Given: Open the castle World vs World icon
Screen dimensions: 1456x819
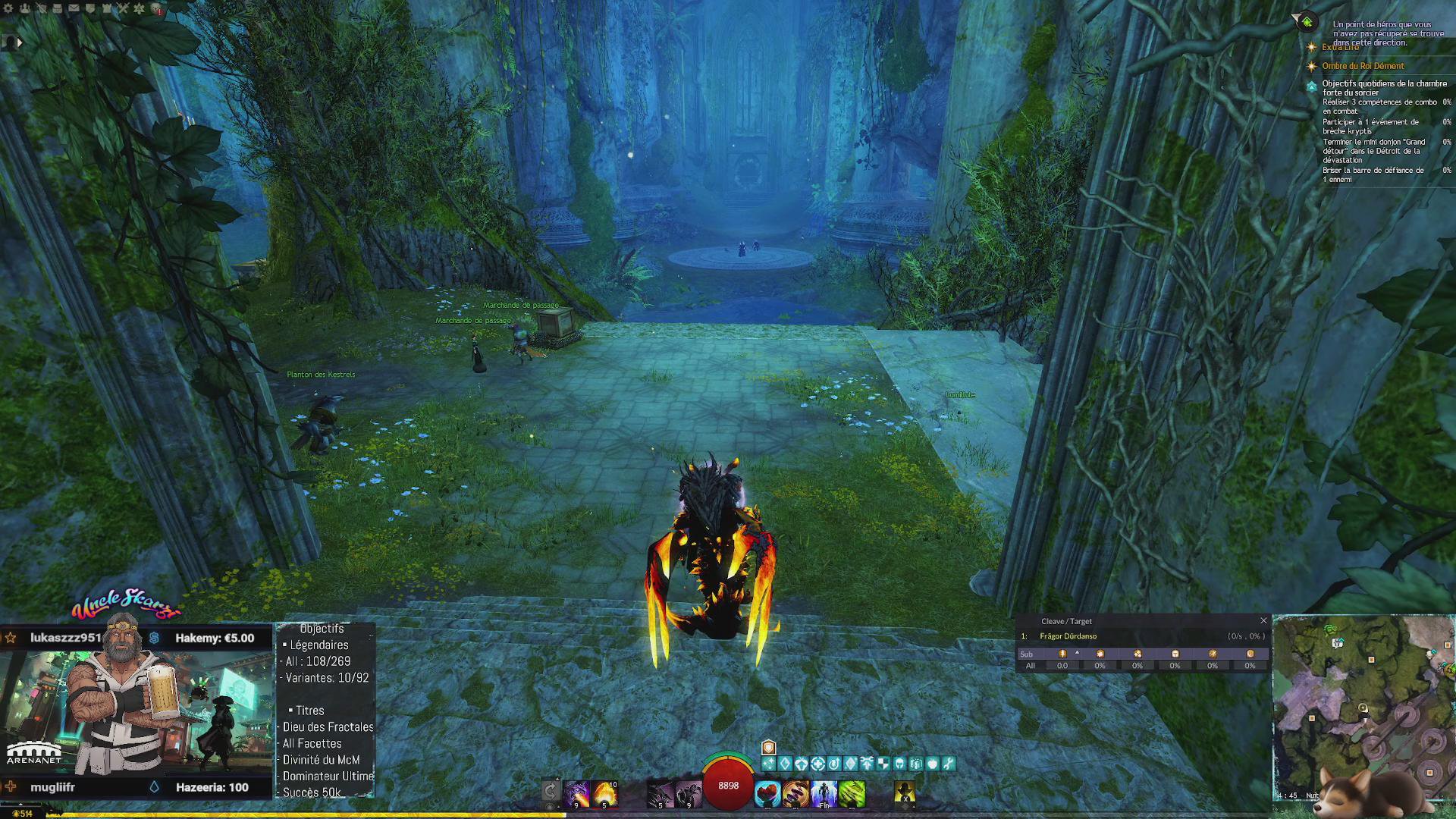Looking at the screenshot, I should pos(107,8).
